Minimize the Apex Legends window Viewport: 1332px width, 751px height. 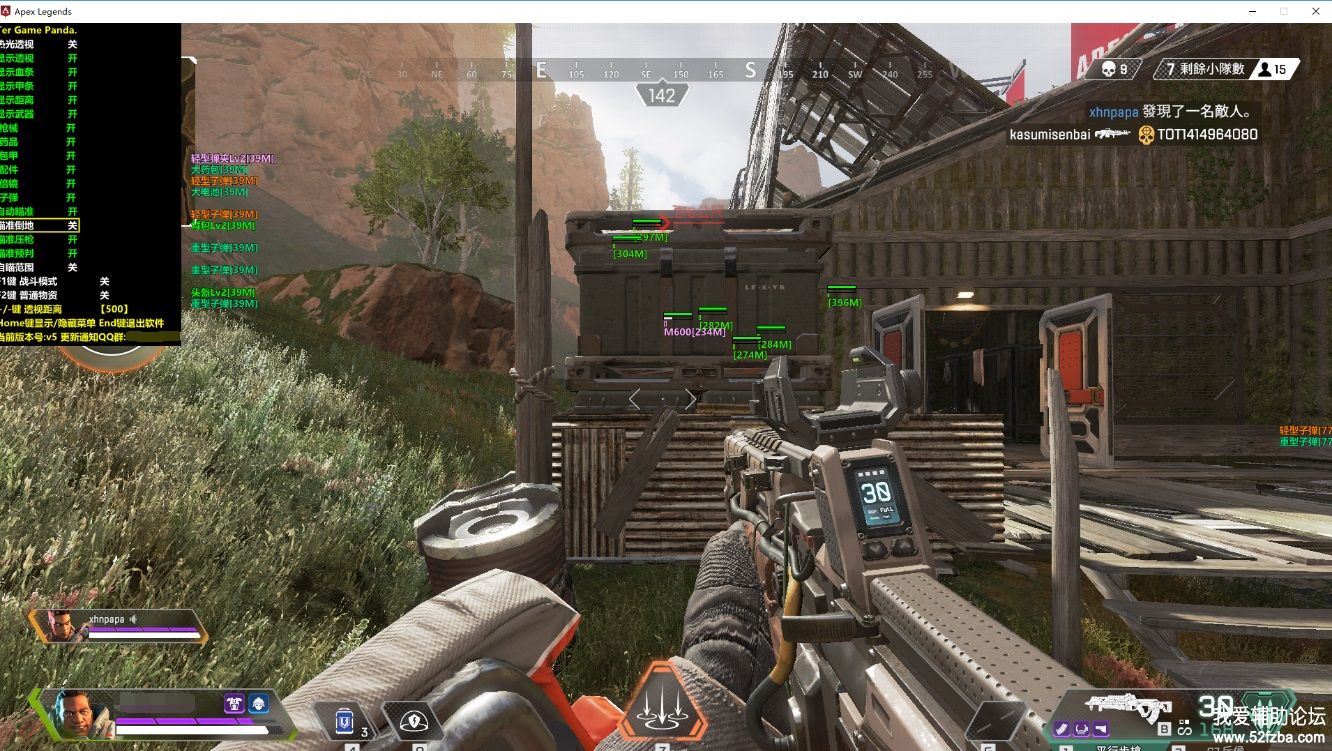click(1255, 11)
